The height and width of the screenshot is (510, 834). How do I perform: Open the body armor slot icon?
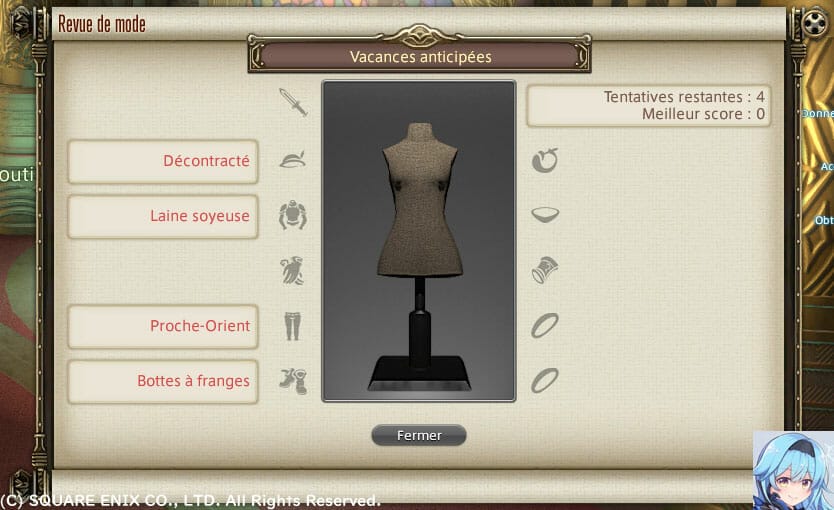(x=293, y=215)
